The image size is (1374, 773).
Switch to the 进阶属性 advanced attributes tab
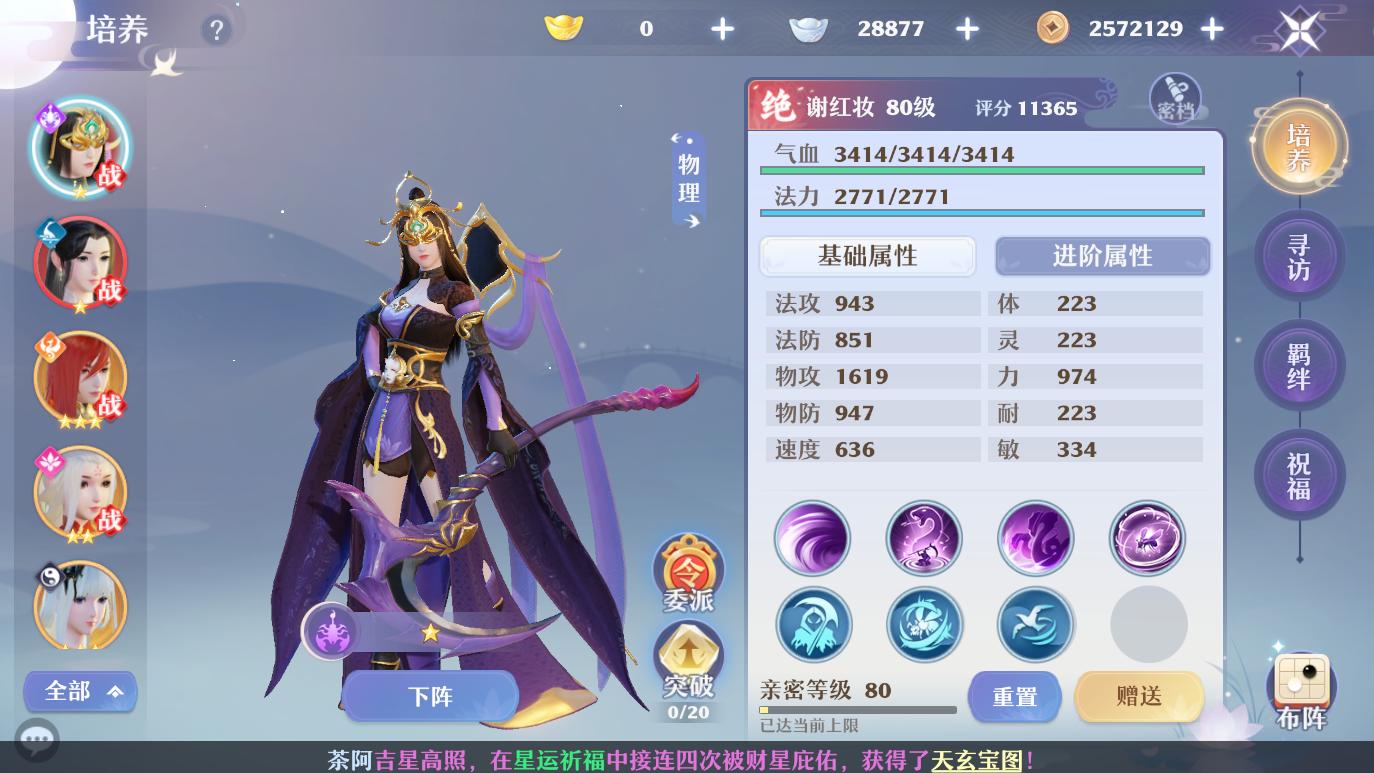1102,256
